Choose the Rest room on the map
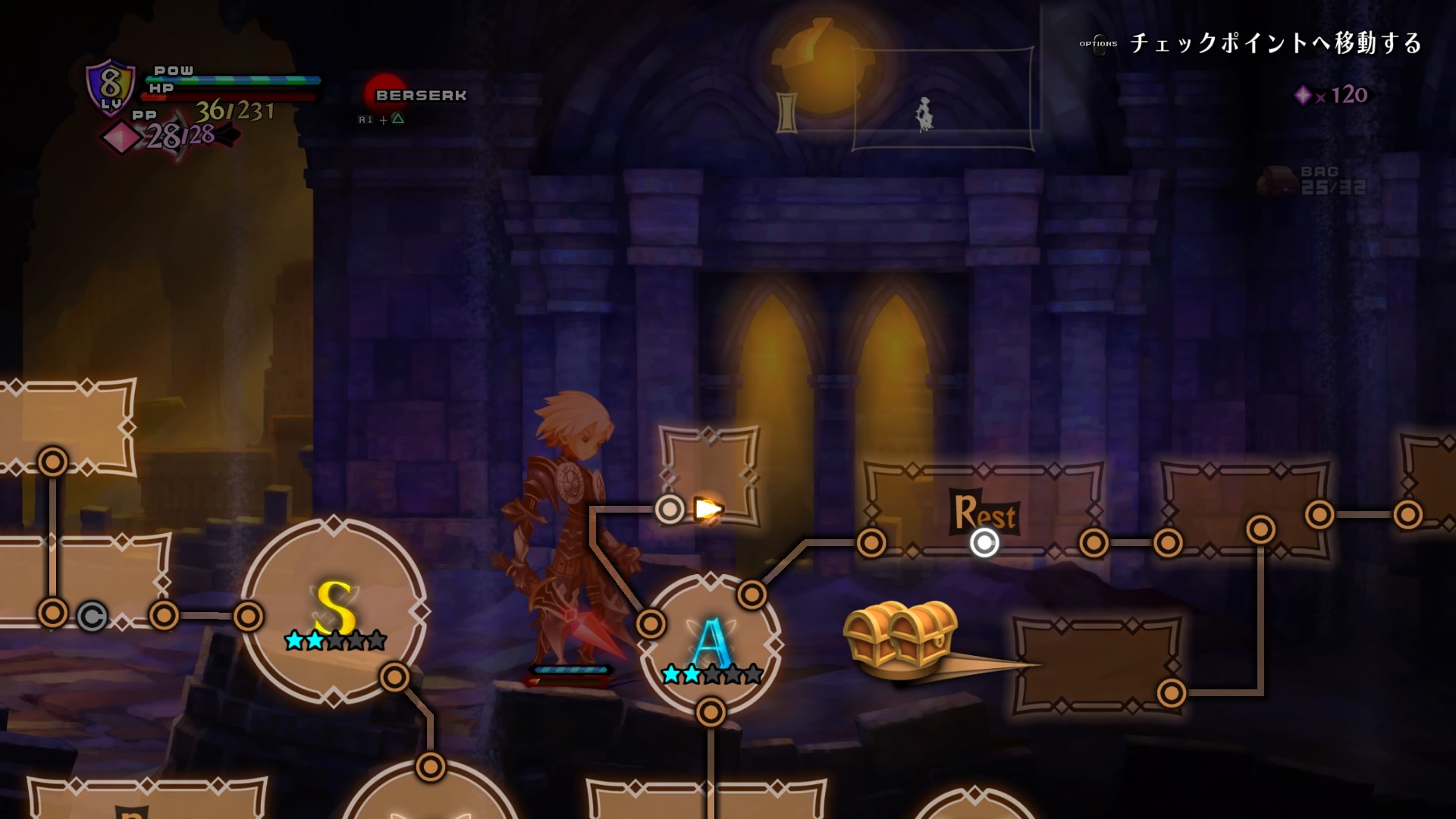 984,513
